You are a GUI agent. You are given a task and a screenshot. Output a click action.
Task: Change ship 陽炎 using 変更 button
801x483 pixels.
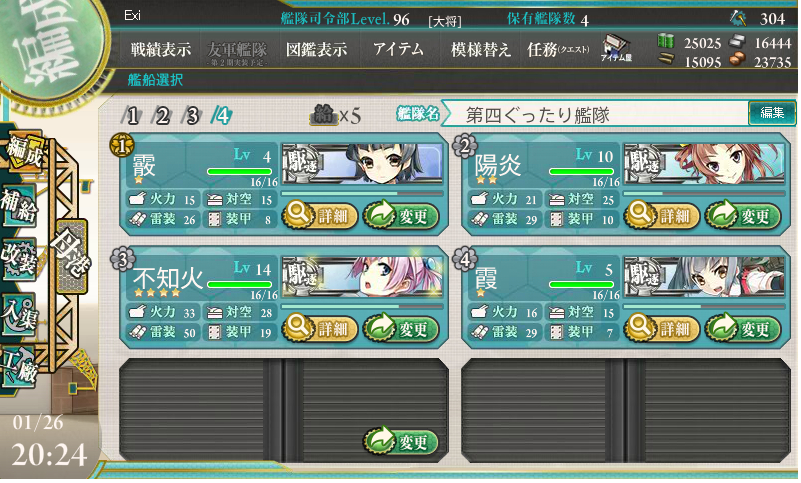point(742,215)
